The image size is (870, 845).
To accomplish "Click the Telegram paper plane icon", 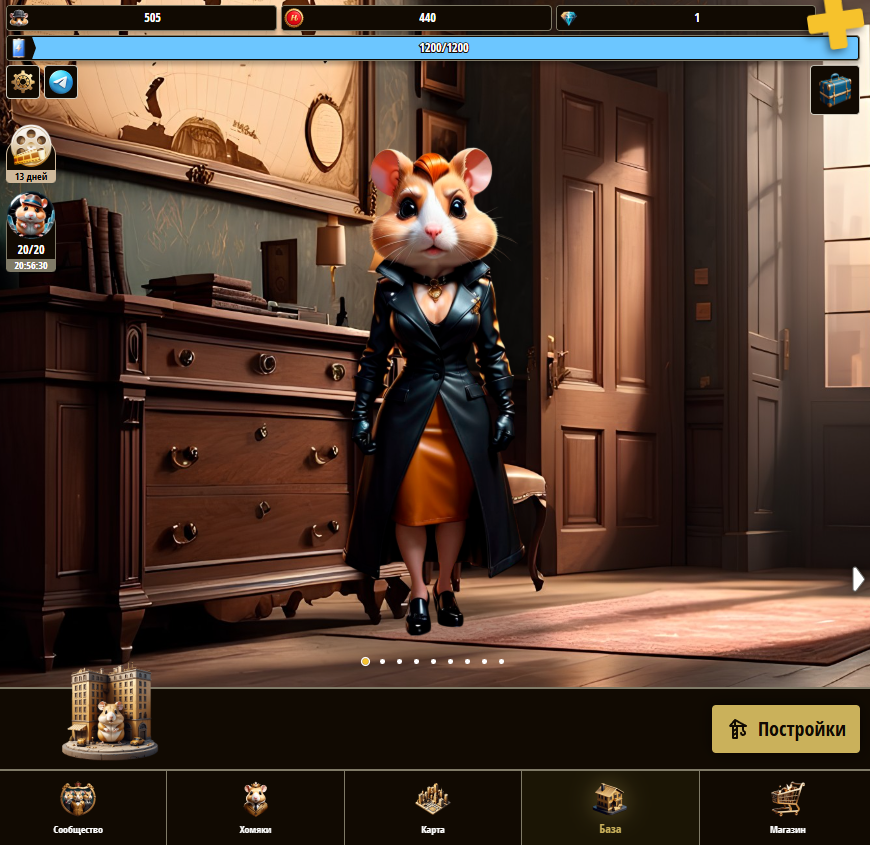I will point(61,82).
